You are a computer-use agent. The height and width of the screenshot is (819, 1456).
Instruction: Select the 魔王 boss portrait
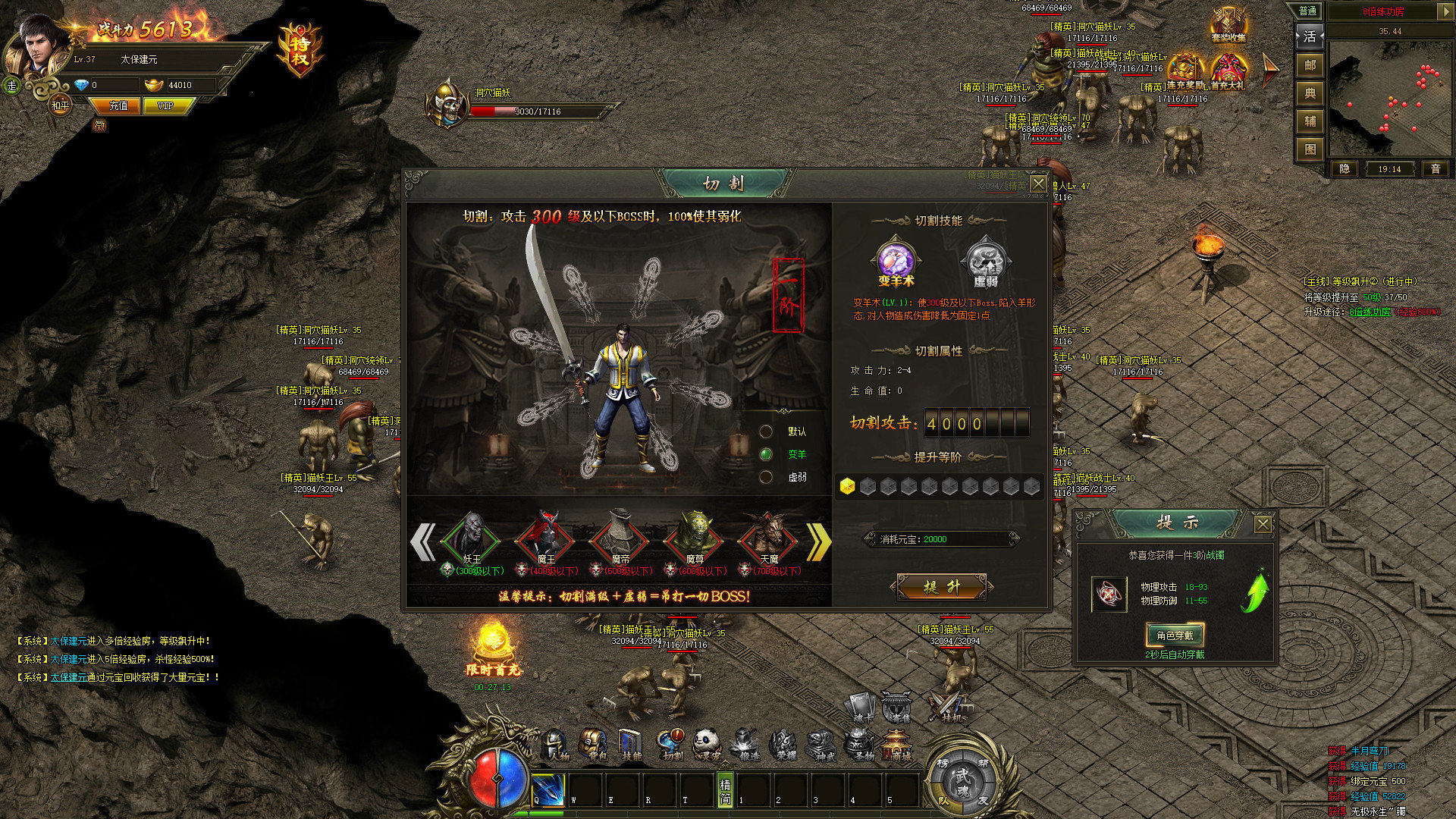point(545,538)
